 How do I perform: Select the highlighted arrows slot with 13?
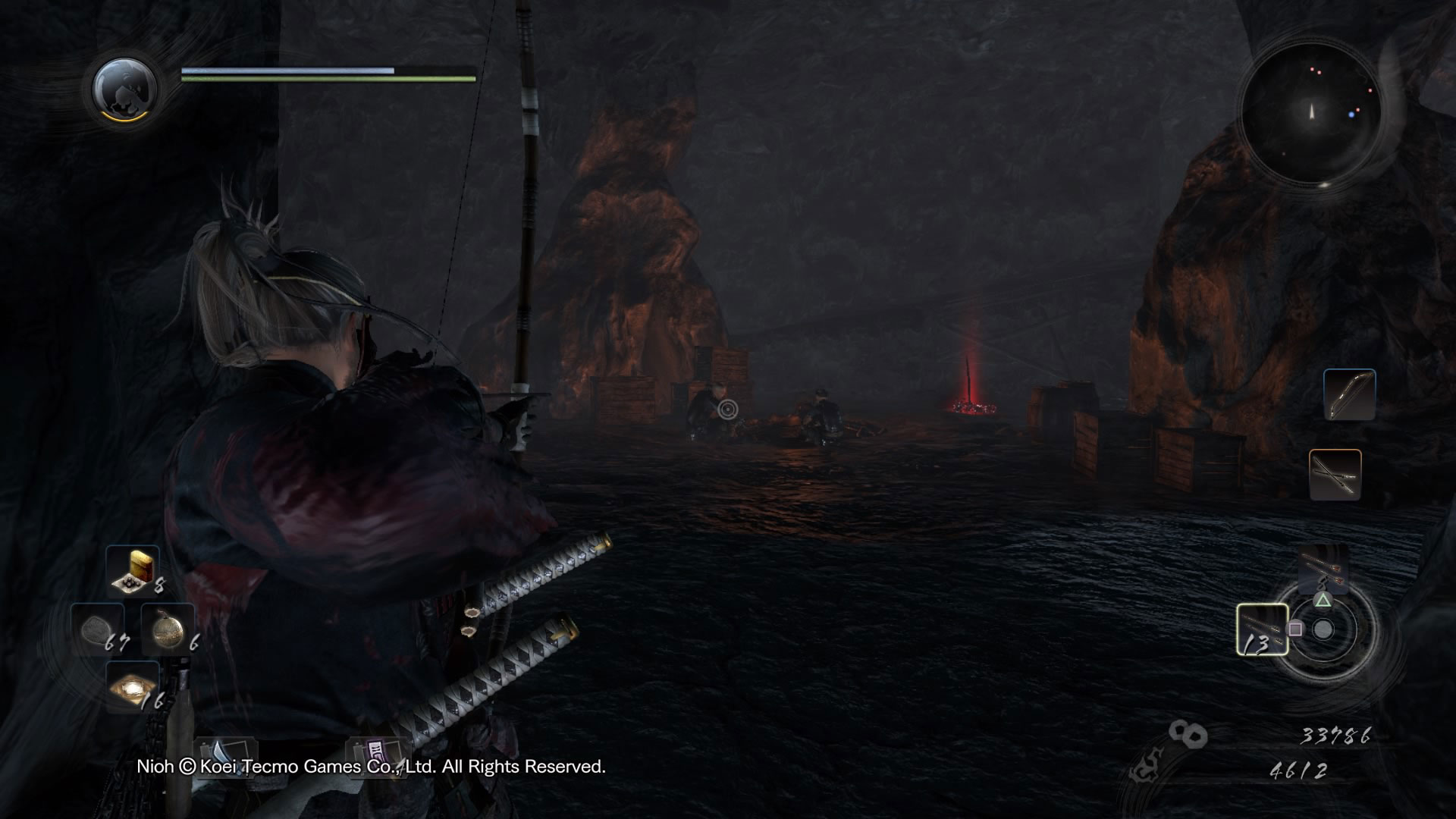coord(1262,629)
